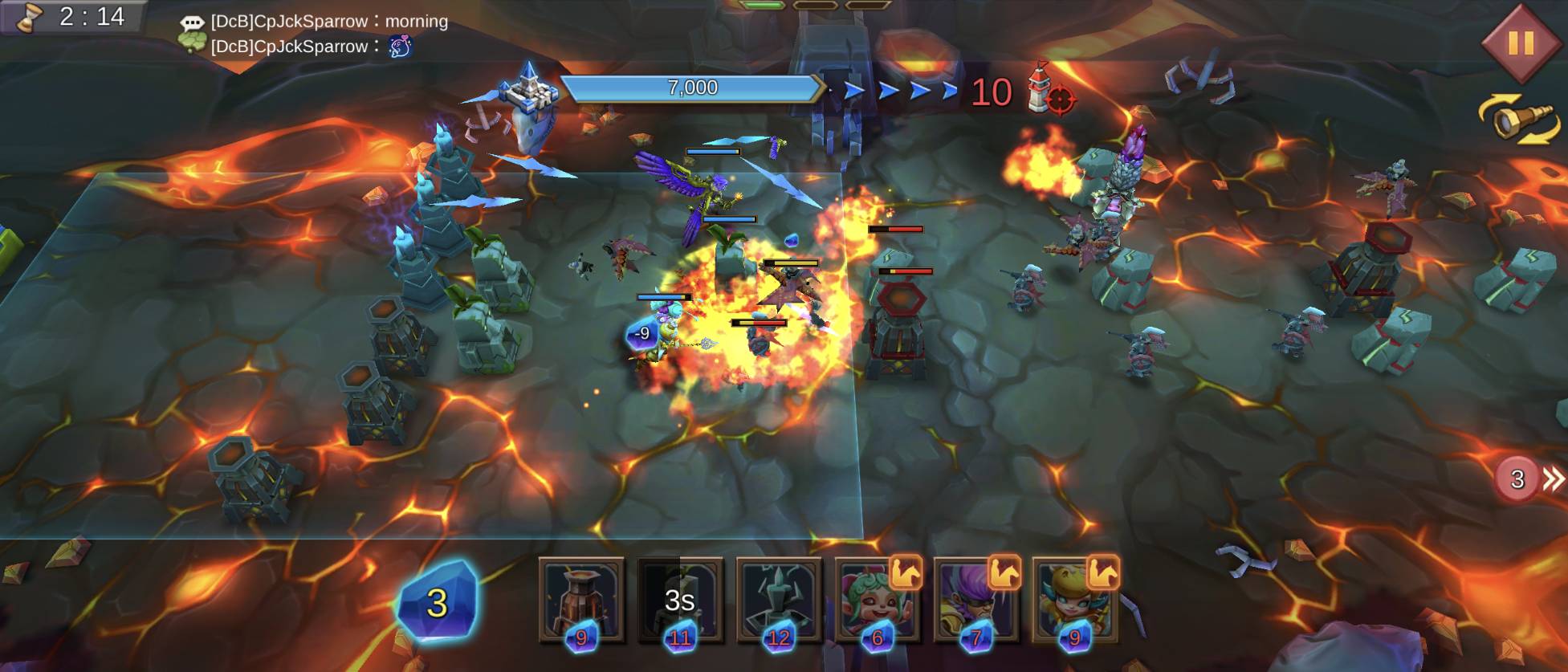Open the chat from the speech bubble icon
The width and height of the screenshot is (1568, 672).
click(191, 23)
